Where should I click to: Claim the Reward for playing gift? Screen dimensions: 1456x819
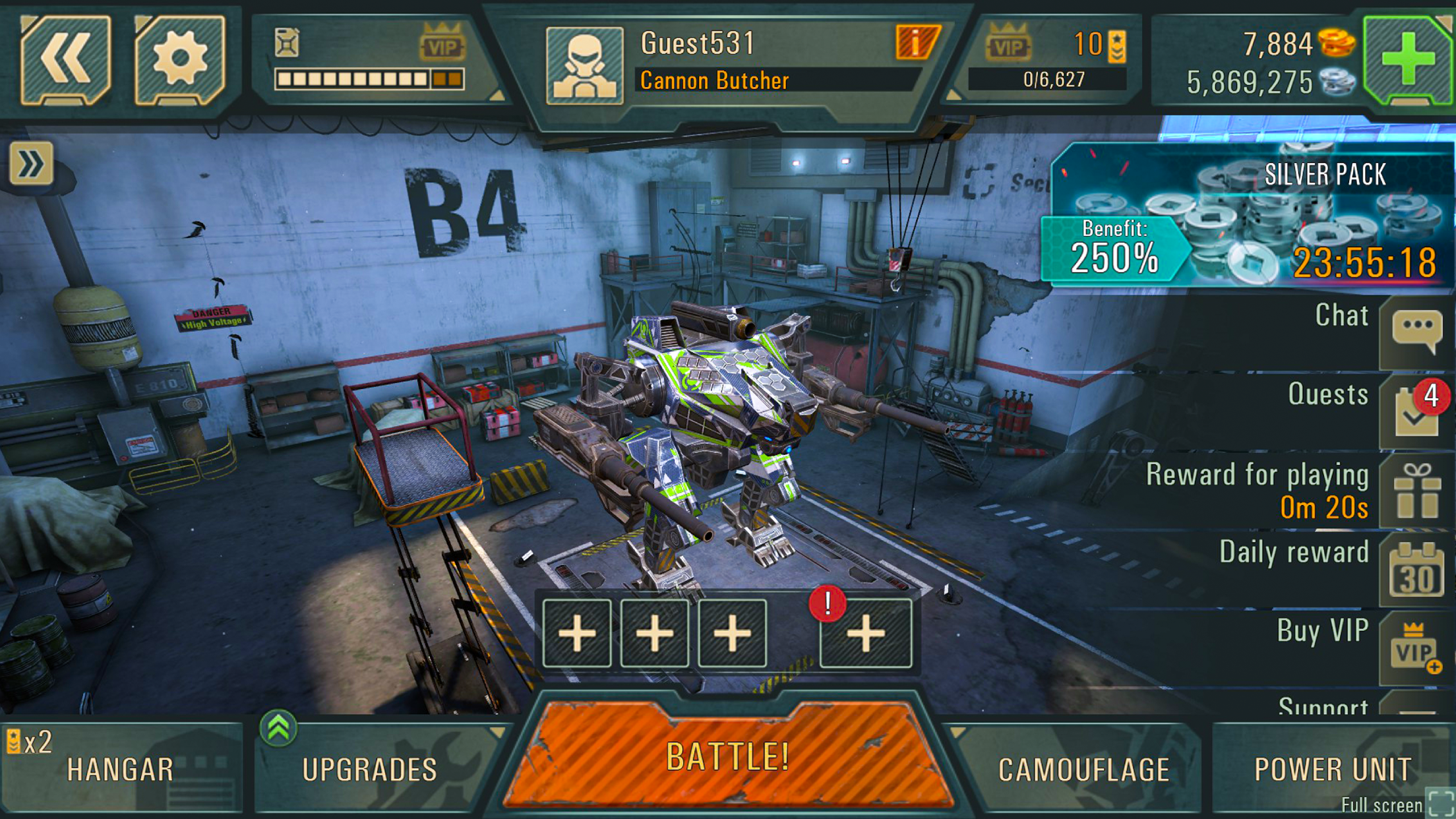click(x=1416, y=491)
